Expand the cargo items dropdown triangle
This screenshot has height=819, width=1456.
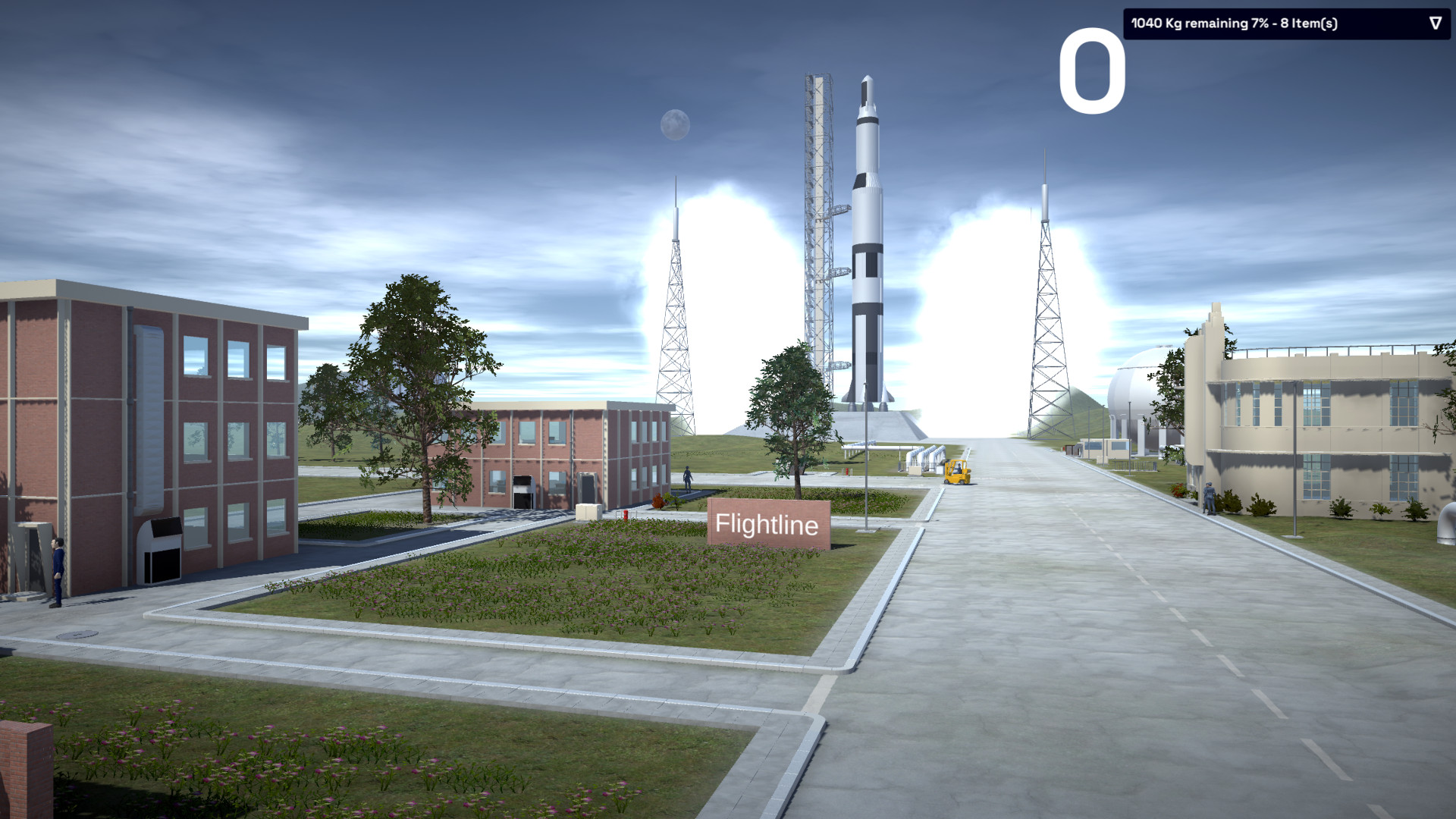(x=1435, y=24)
